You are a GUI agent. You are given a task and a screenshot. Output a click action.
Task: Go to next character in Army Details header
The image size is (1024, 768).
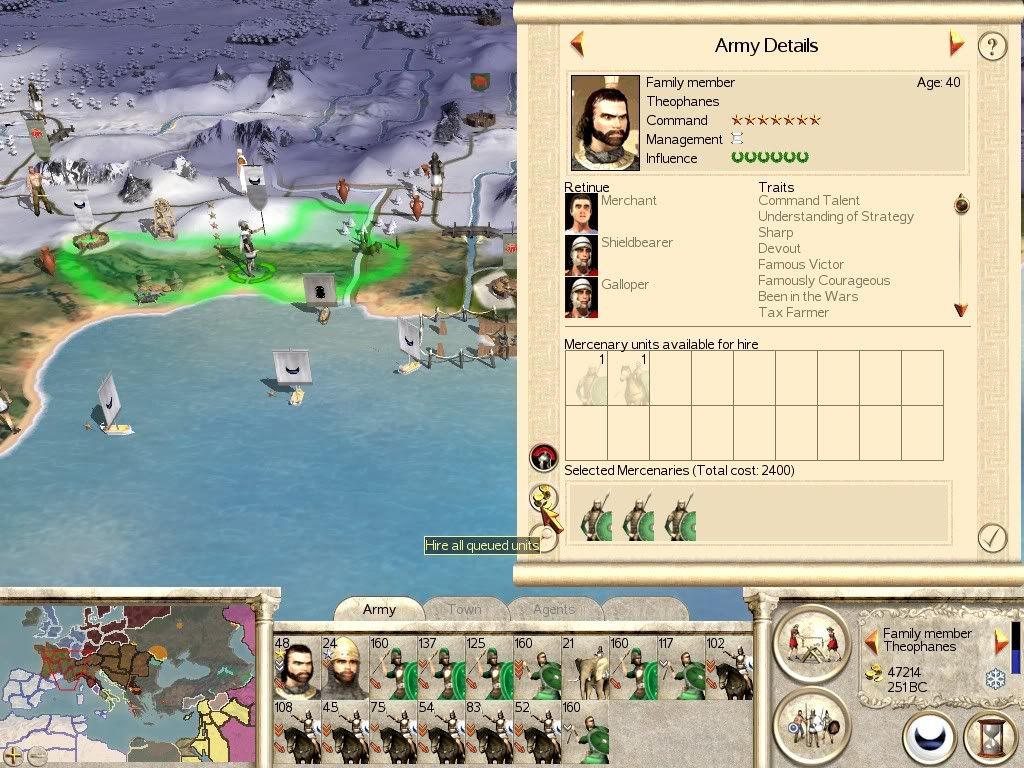957,44
